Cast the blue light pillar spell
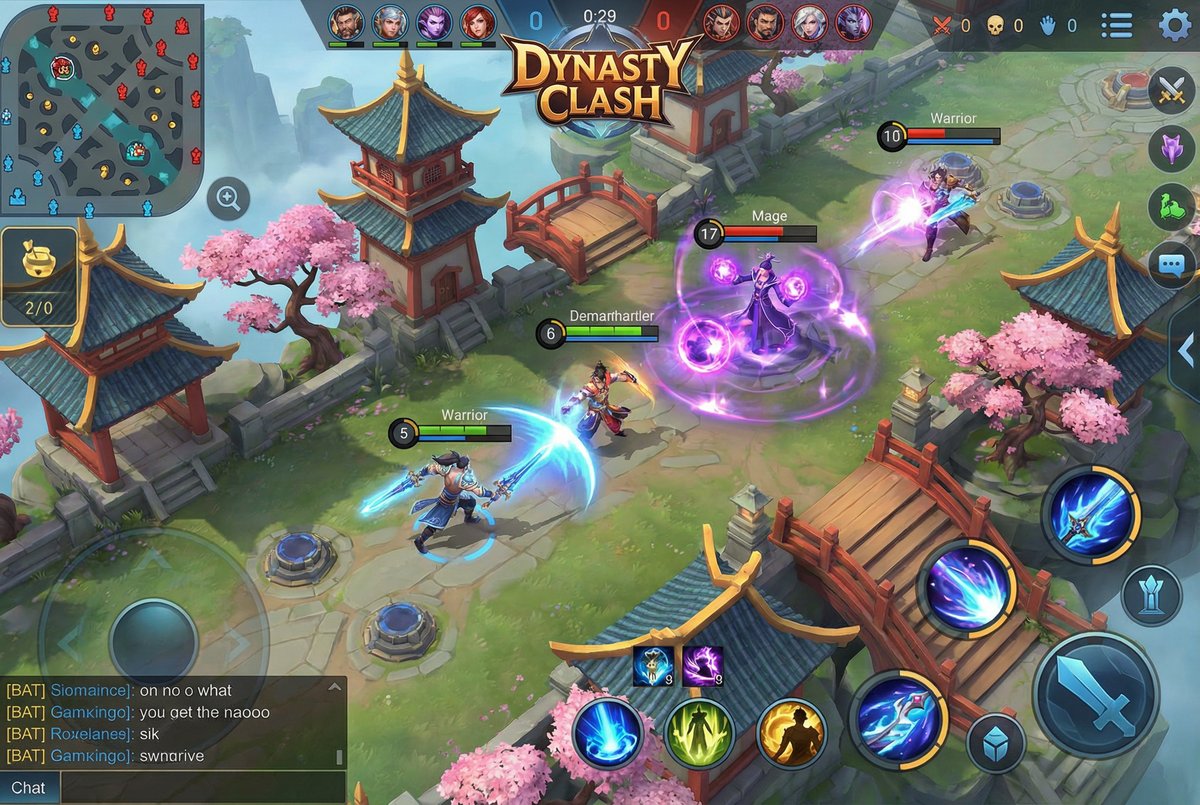Viewport: 1200px width, 805px height. pyautogui.click(x=608, y=733)
